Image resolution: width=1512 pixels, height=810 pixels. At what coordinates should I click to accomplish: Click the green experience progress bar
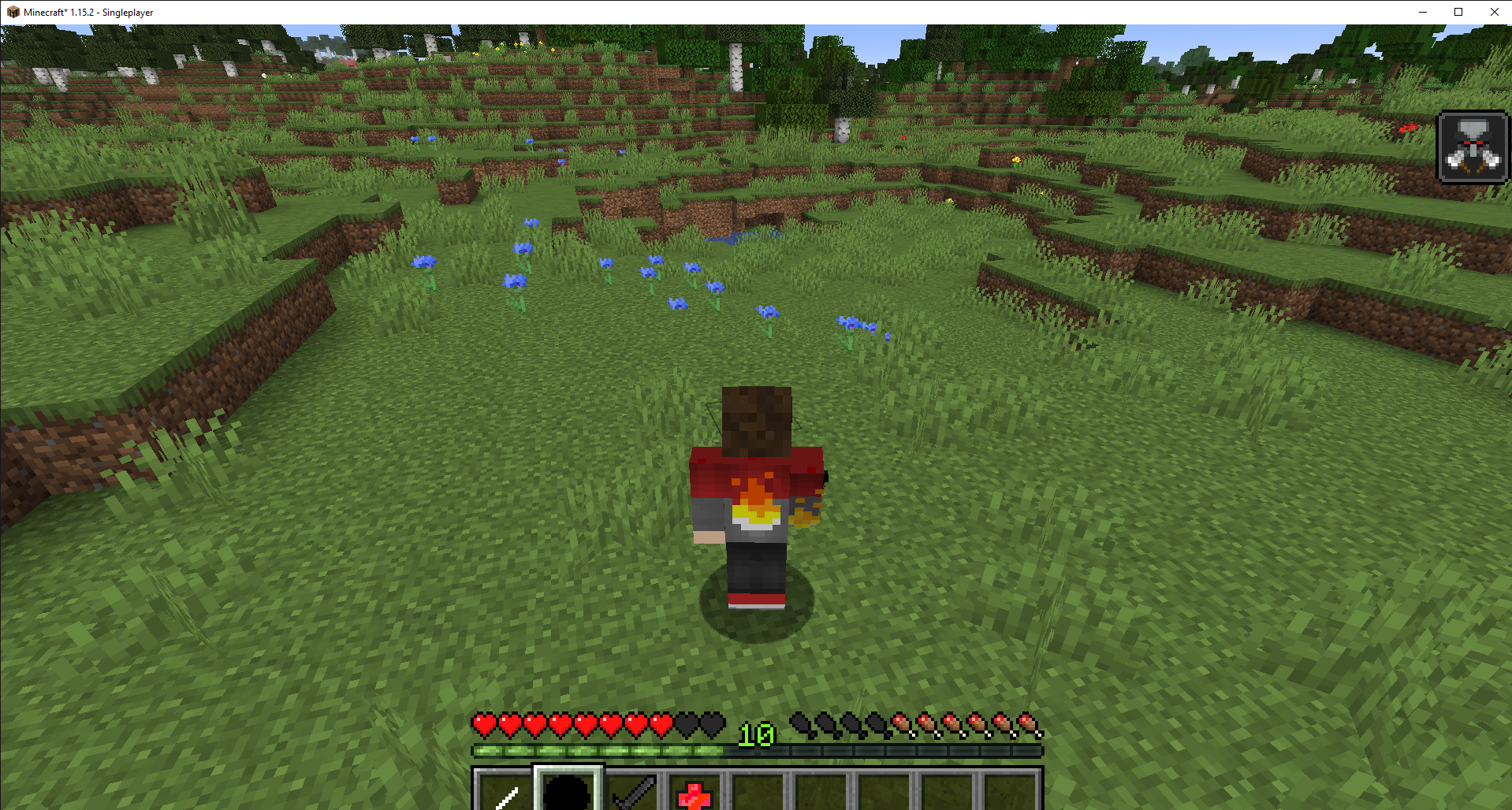coord(599,751)
